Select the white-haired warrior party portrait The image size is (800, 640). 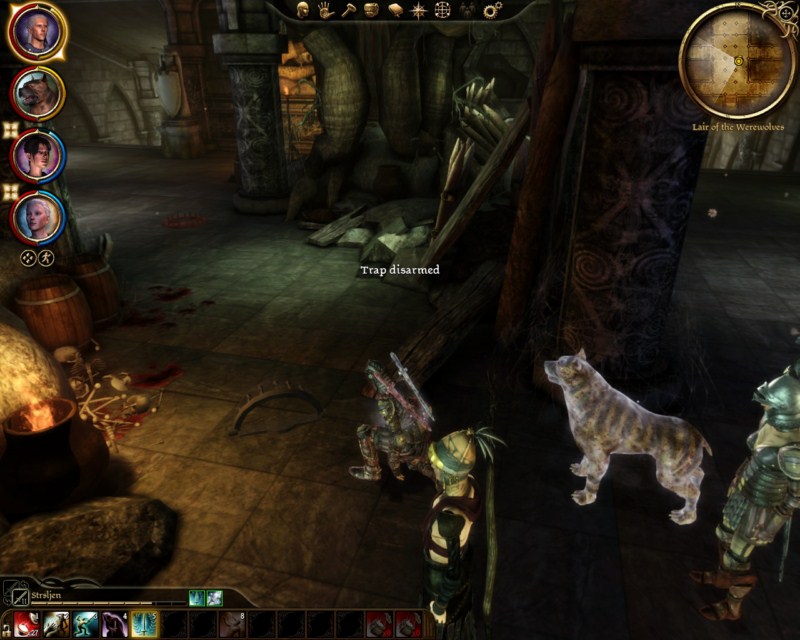(38, 33)
